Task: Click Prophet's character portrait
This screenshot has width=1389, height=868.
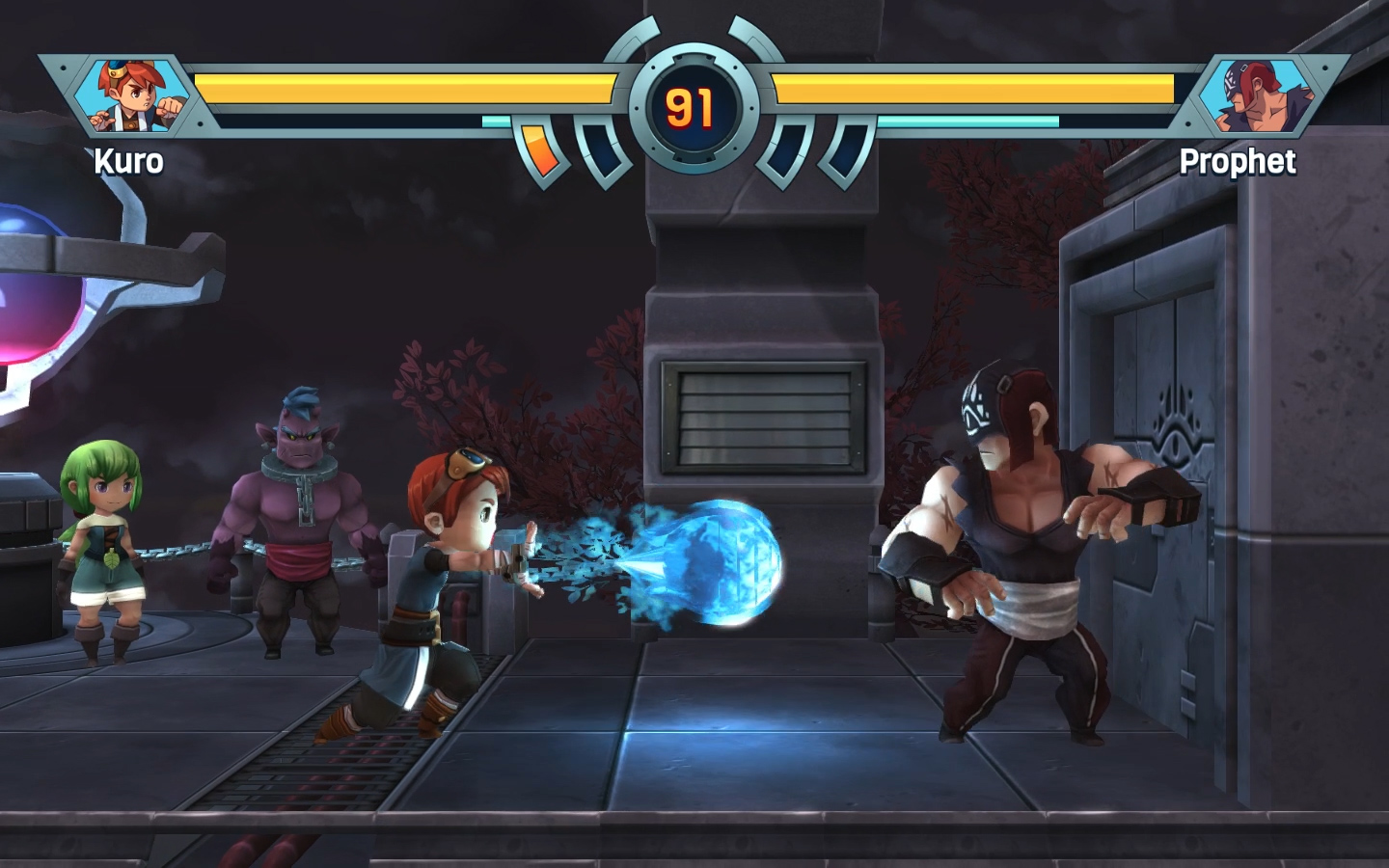Action: pos(1256,95)
